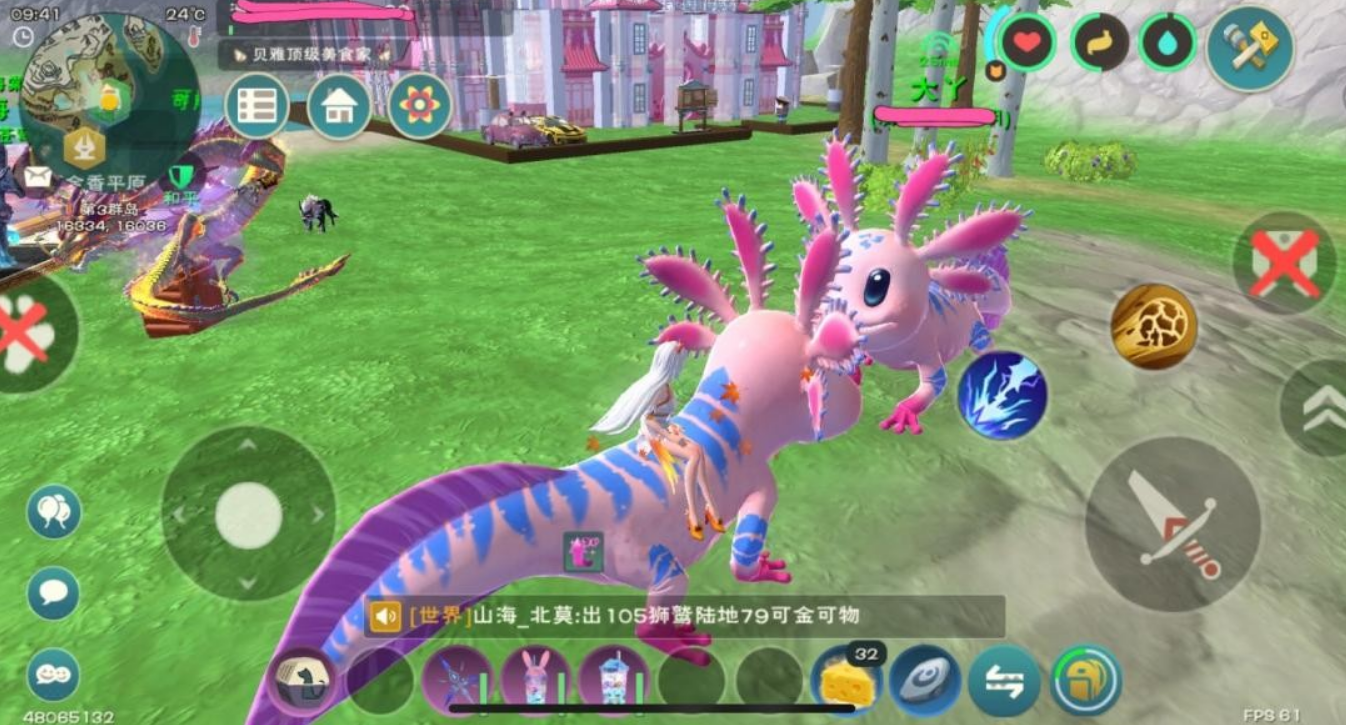Toggle the green shield peace mode
The height and width of the screenshot is (725, 1346).
click(181, 177)
